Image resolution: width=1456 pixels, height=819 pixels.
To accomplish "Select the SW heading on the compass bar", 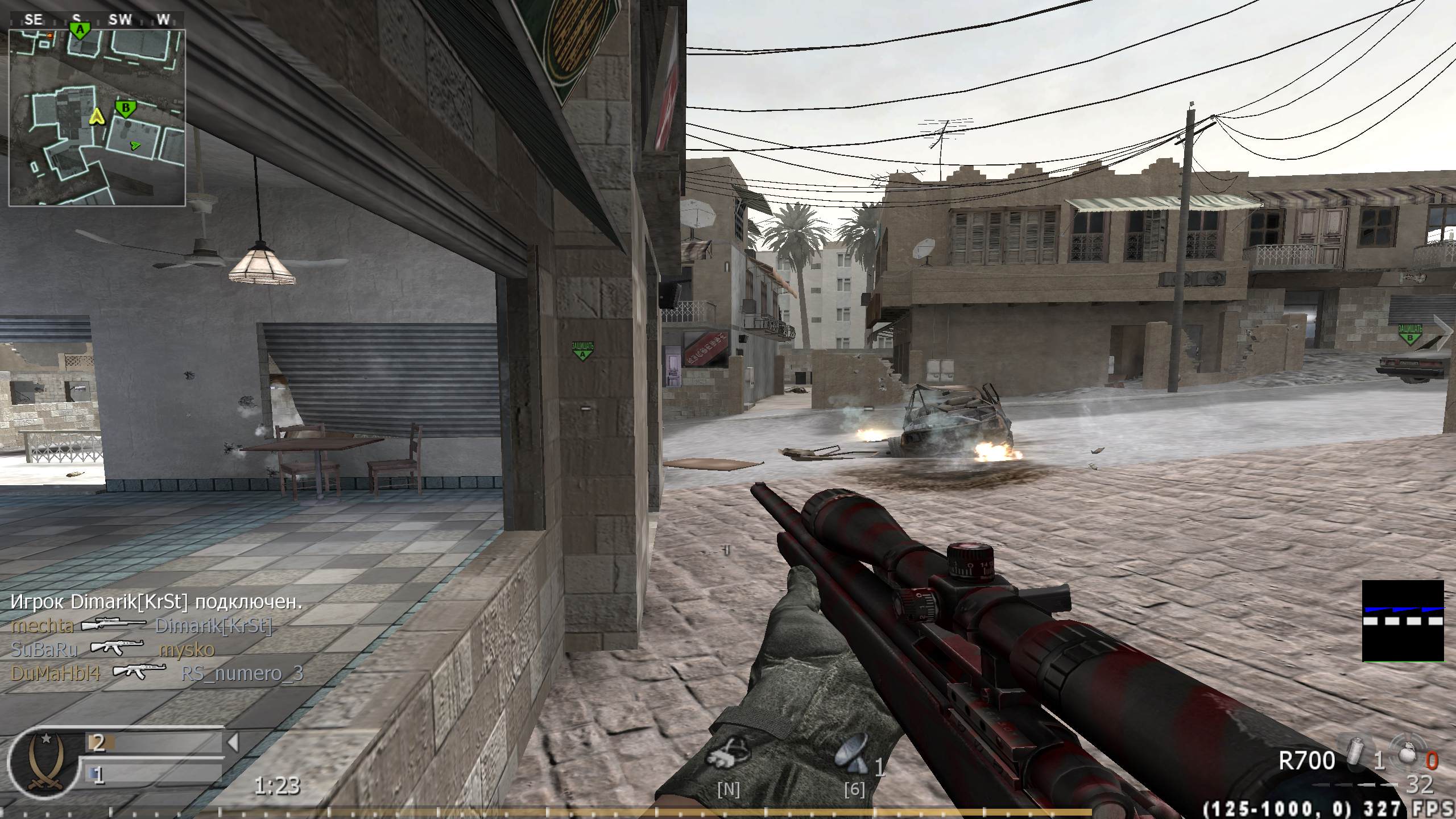I will pos(121,19).
